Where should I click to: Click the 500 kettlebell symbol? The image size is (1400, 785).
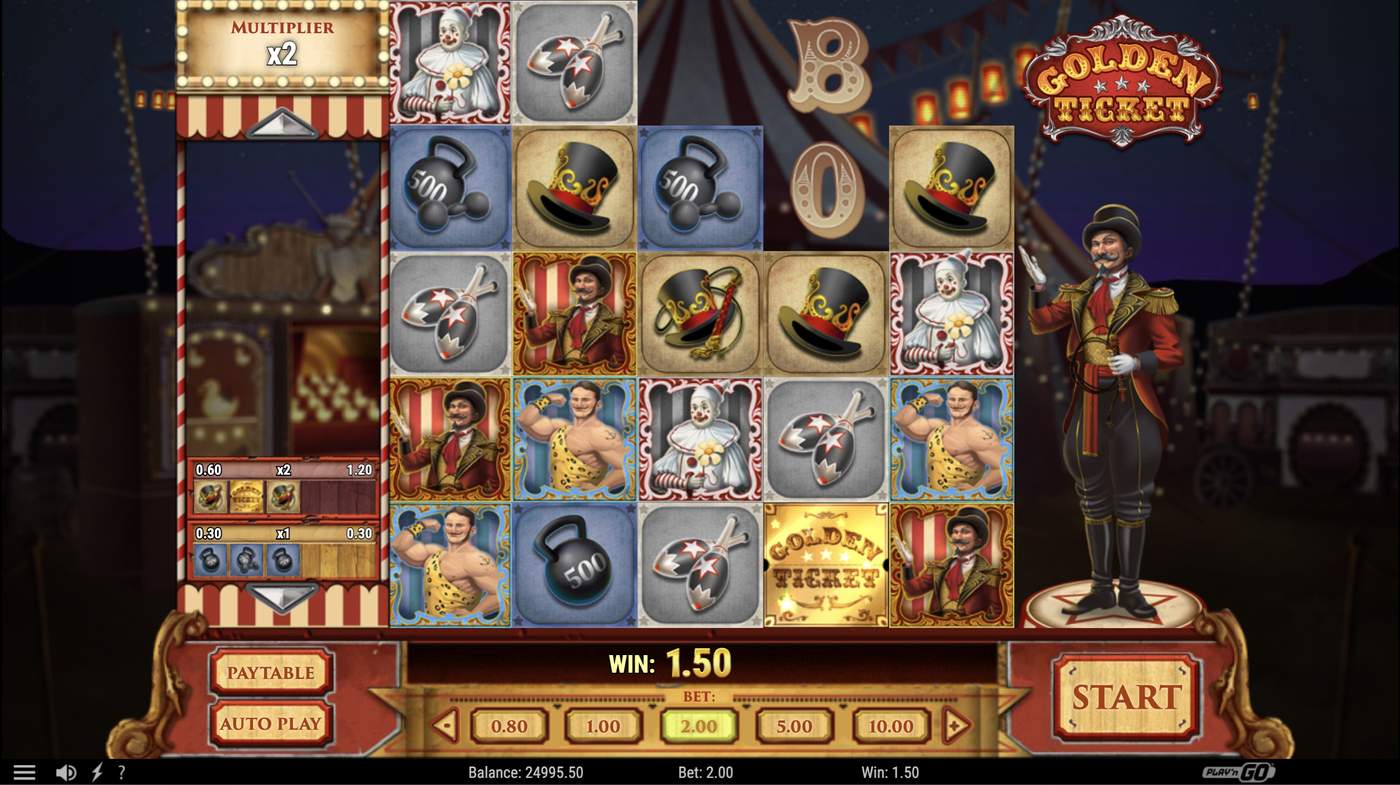pyautogui.click(x=575, y=565)
